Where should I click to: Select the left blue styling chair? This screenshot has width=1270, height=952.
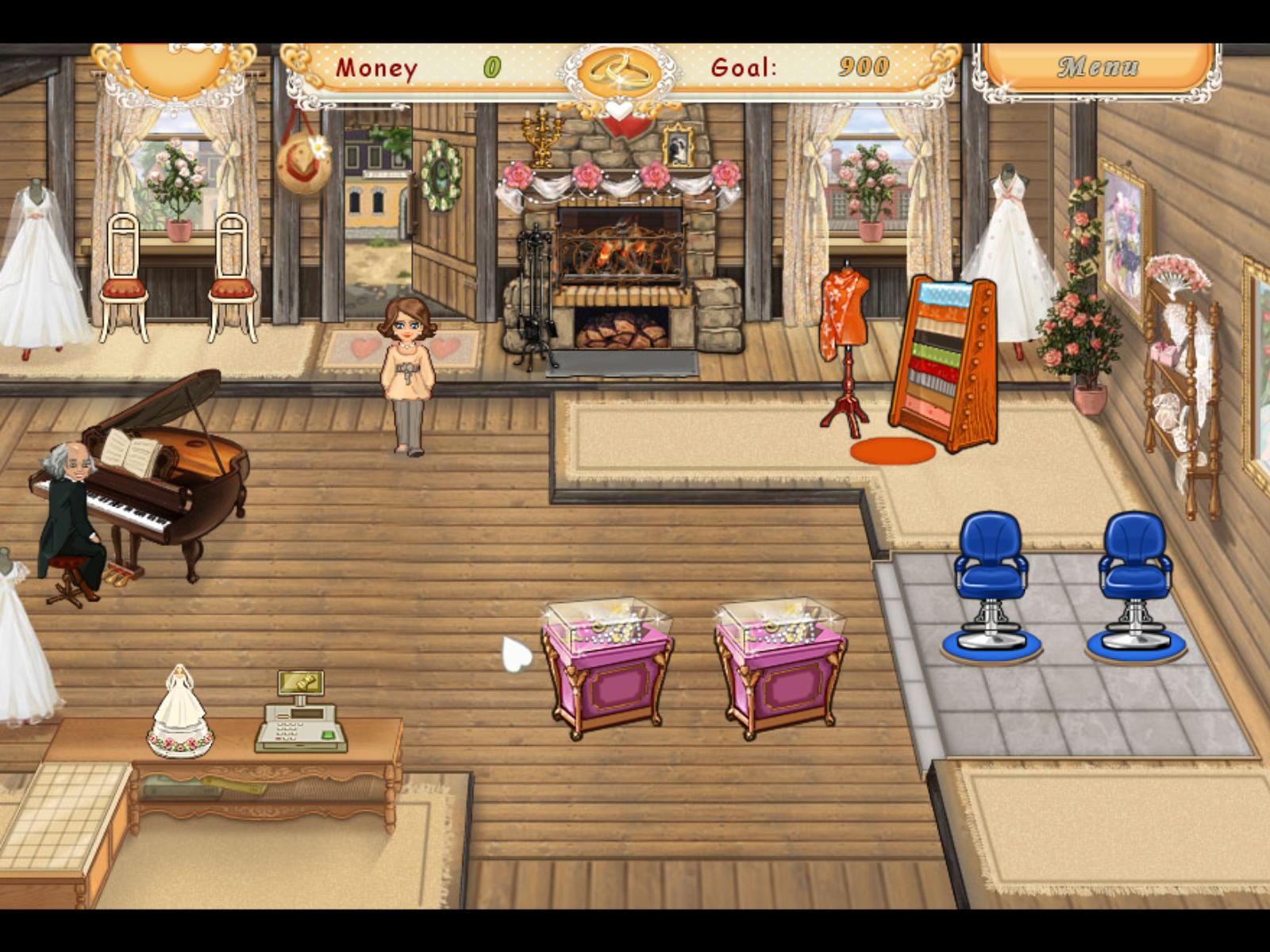click(x=992, y=571)
